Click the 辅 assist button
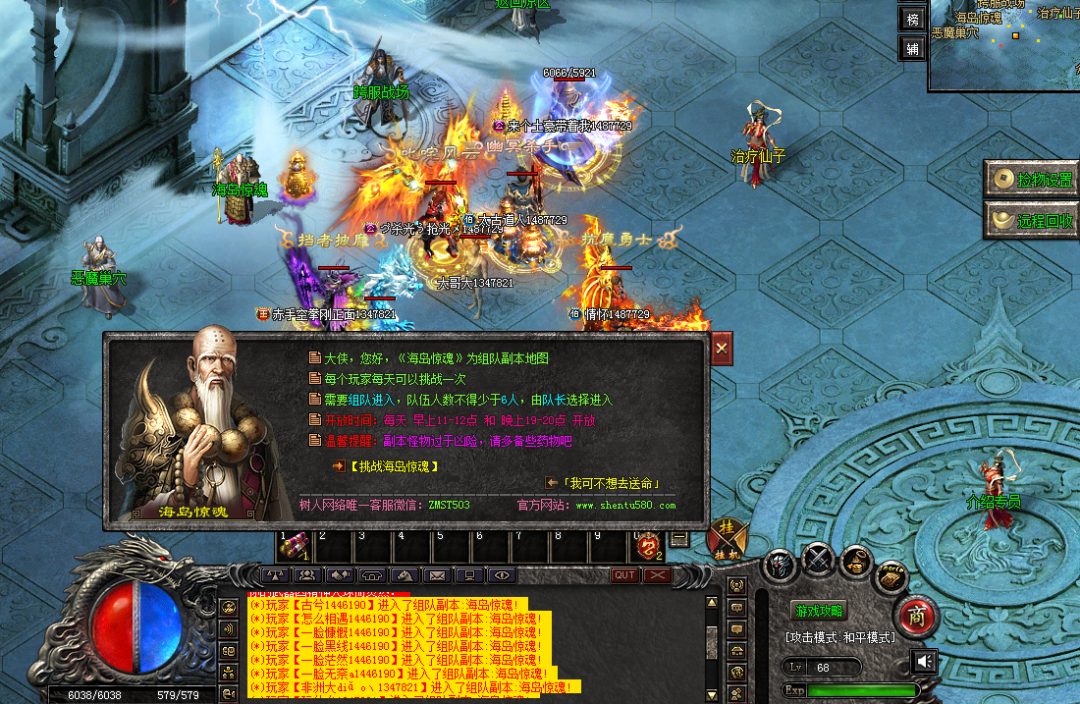1080x704 pixels. coord(912,48)
